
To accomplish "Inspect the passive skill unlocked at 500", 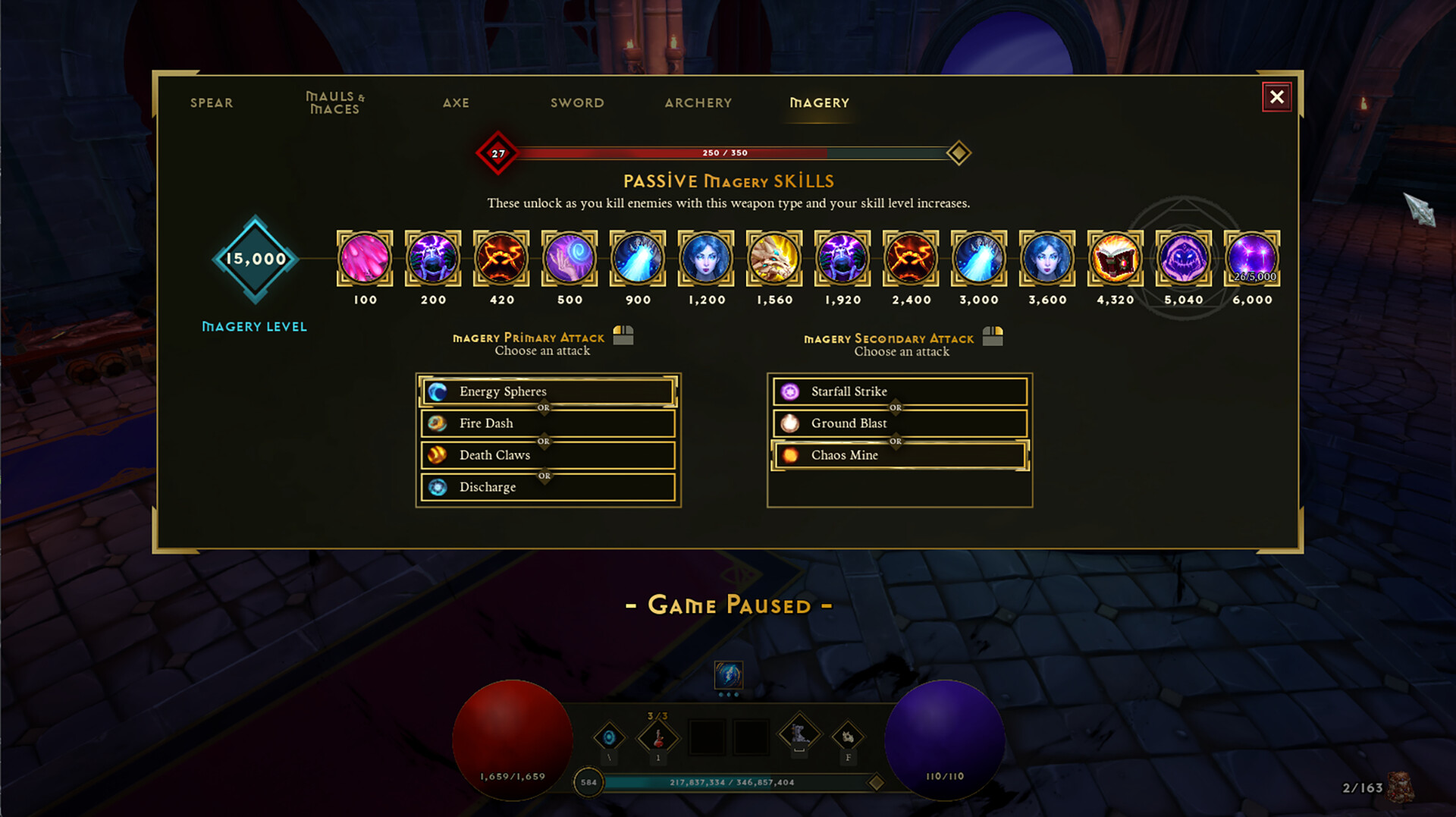I will click(x=570, y=259).
